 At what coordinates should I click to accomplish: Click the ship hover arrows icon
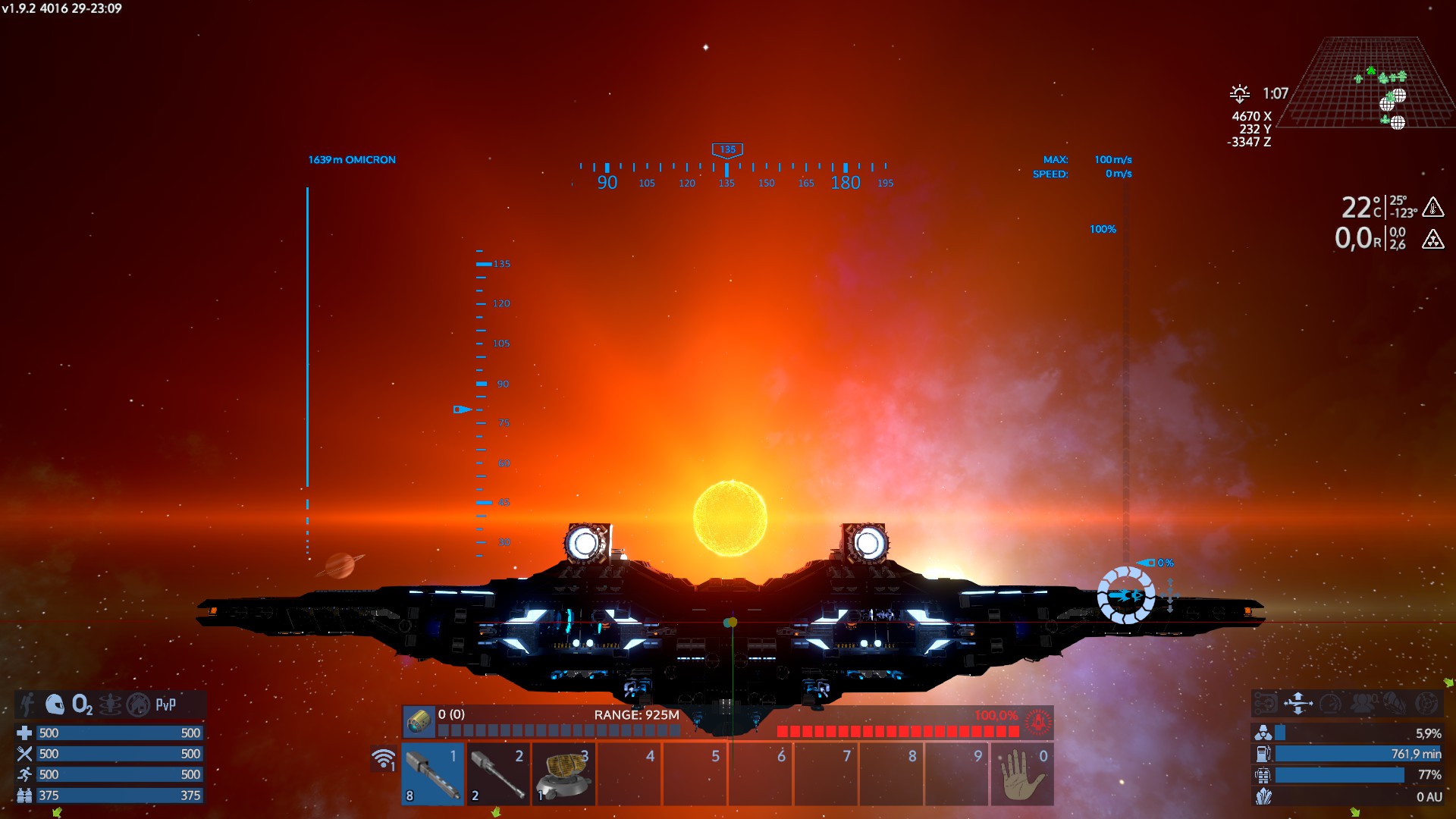coord(1298,703)
